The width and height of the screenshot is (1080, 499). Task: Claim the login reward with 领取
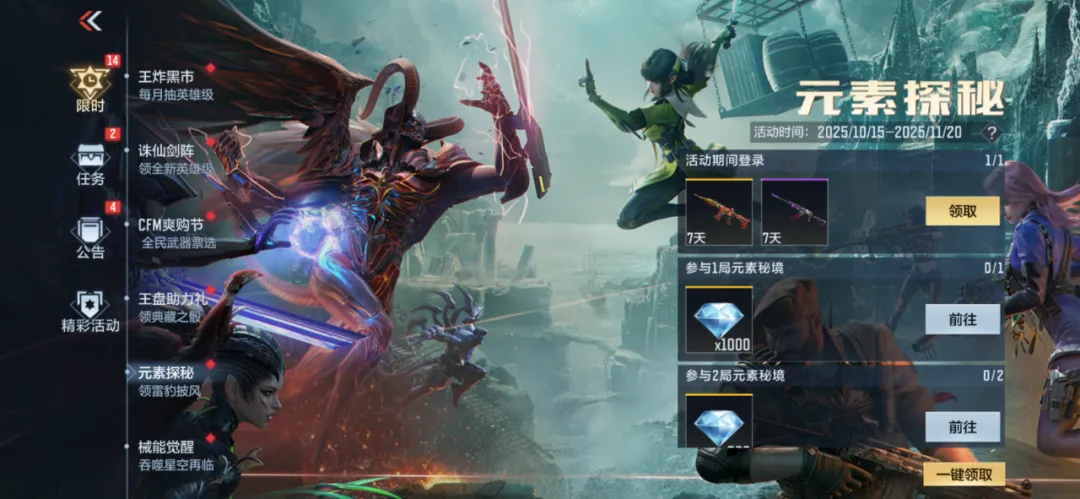tap(962, 211)
